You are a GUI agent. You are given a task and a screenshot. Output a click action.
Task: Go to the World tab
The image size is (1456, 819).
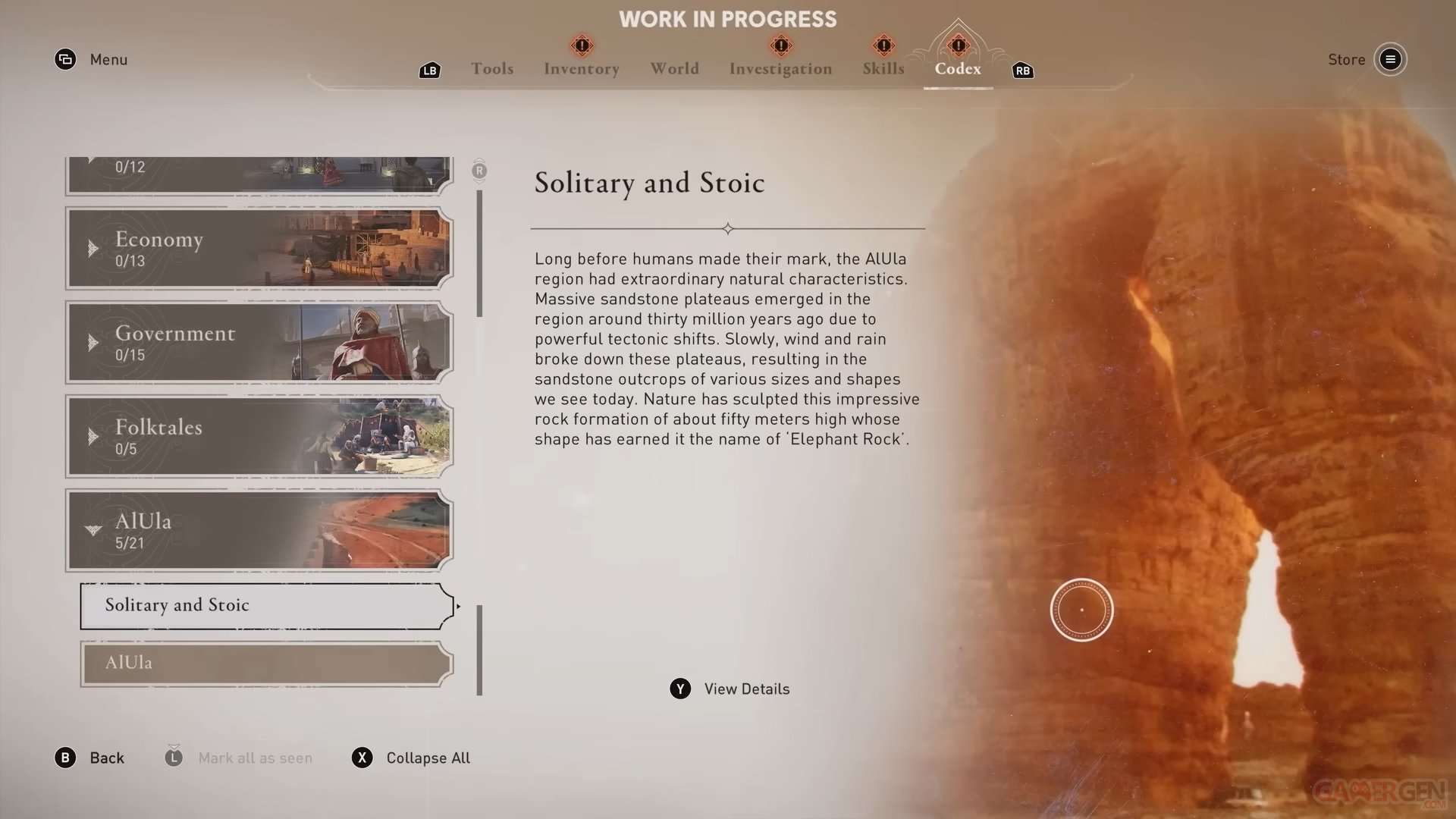(674, 69)
